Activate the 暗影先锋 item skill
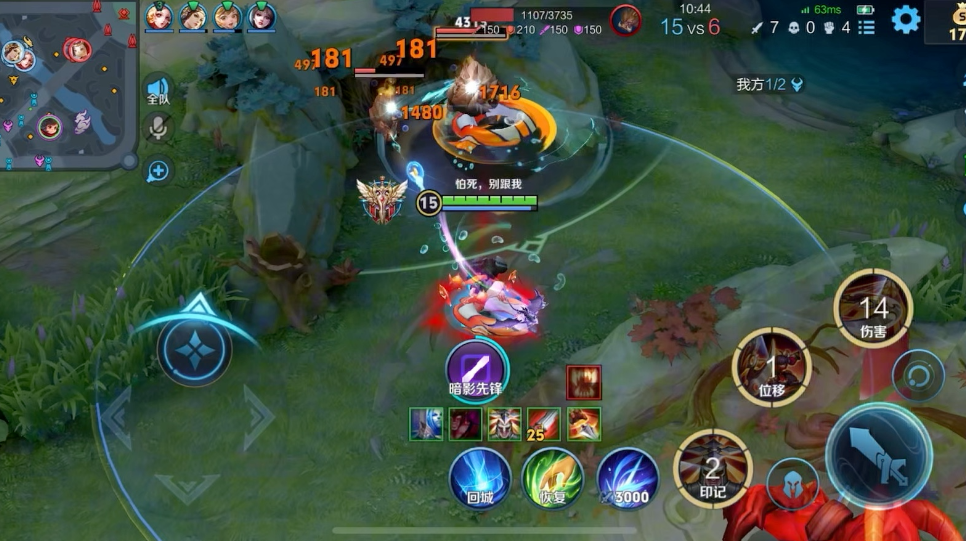Viewport: 966px width, 541px height. 476,366
